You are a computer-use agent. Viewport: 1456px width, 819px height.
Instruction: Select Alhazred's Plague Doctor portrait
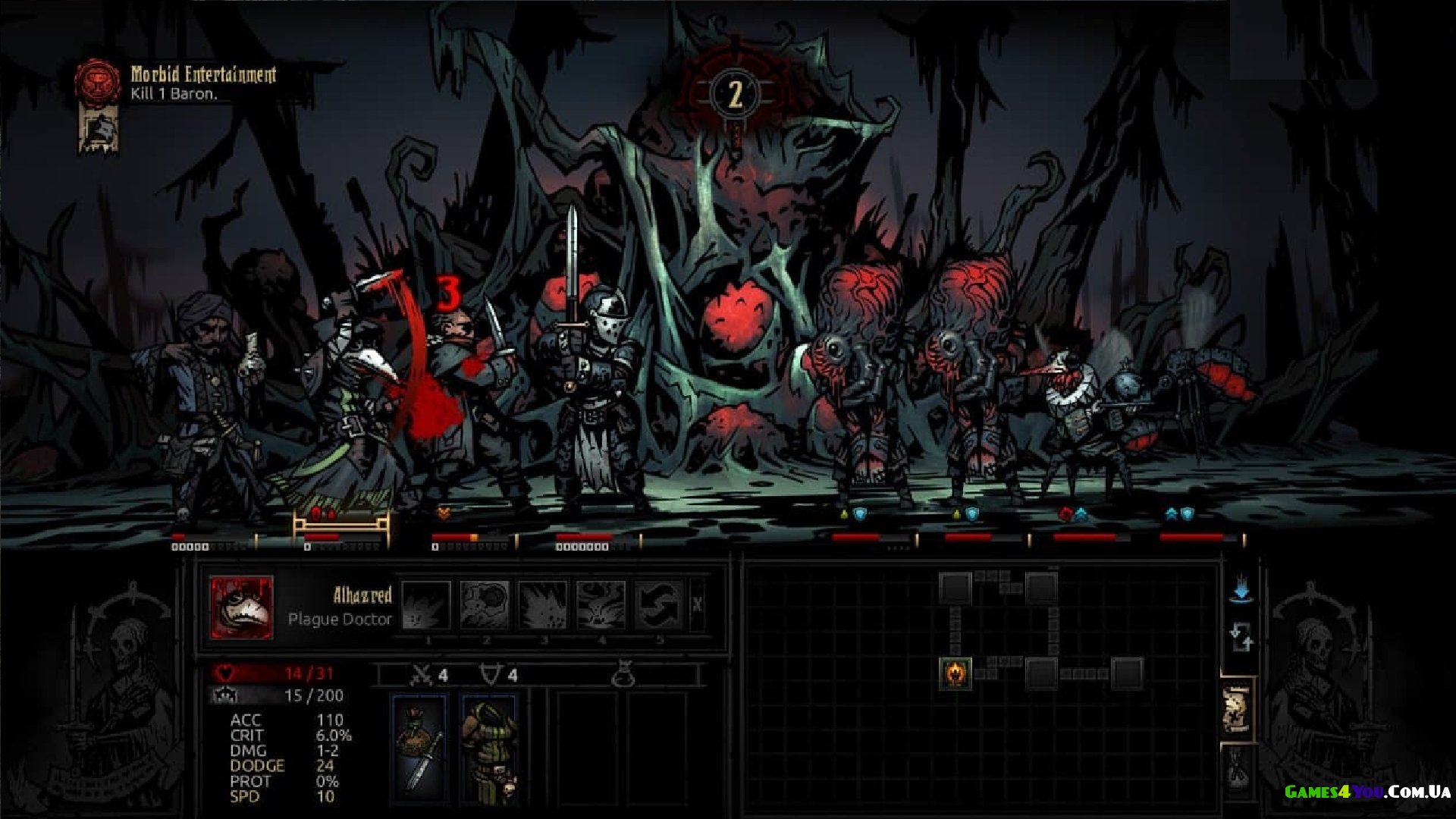pos(241,607)
